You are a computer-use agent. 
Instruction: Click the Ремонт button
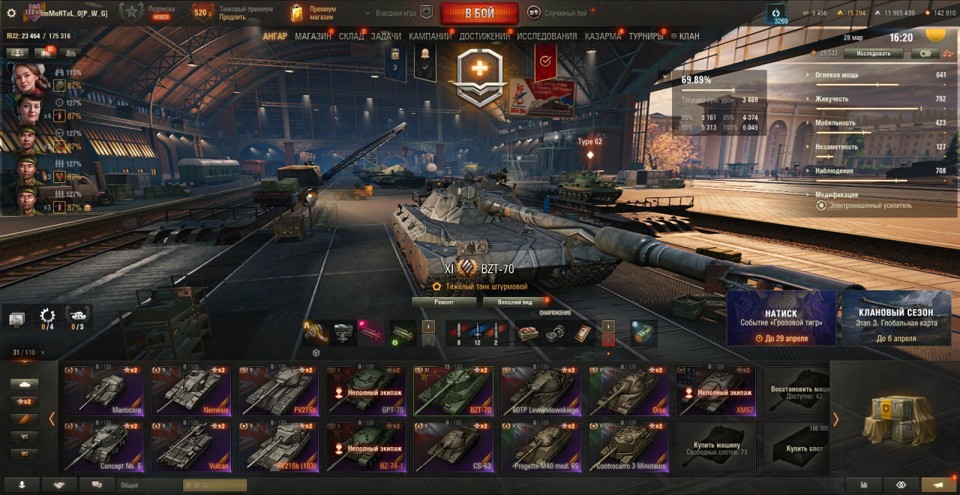pyautogui.click(x=443, y=301)
